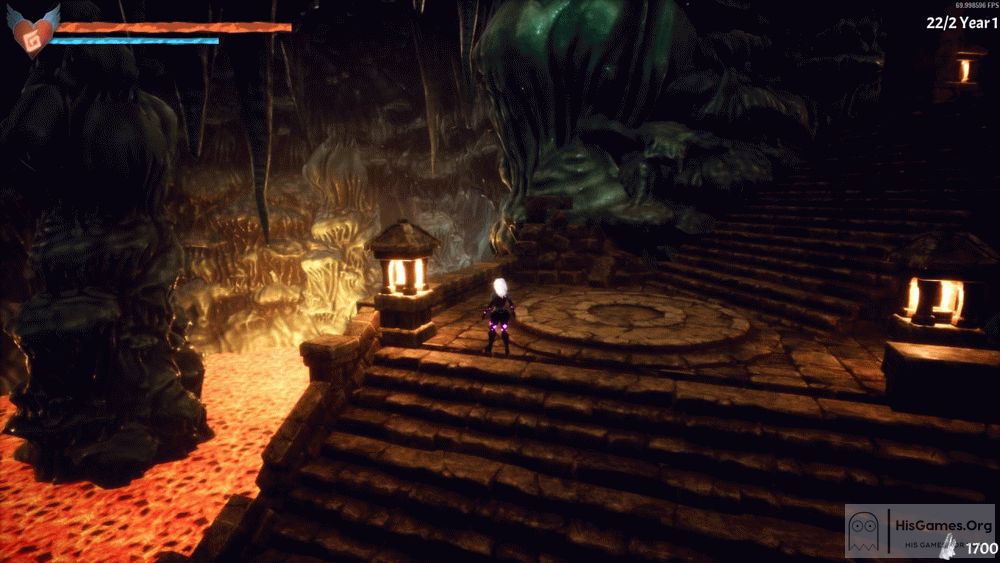Click the winged heart emblem icon
1000x563 pixels.
32,28
